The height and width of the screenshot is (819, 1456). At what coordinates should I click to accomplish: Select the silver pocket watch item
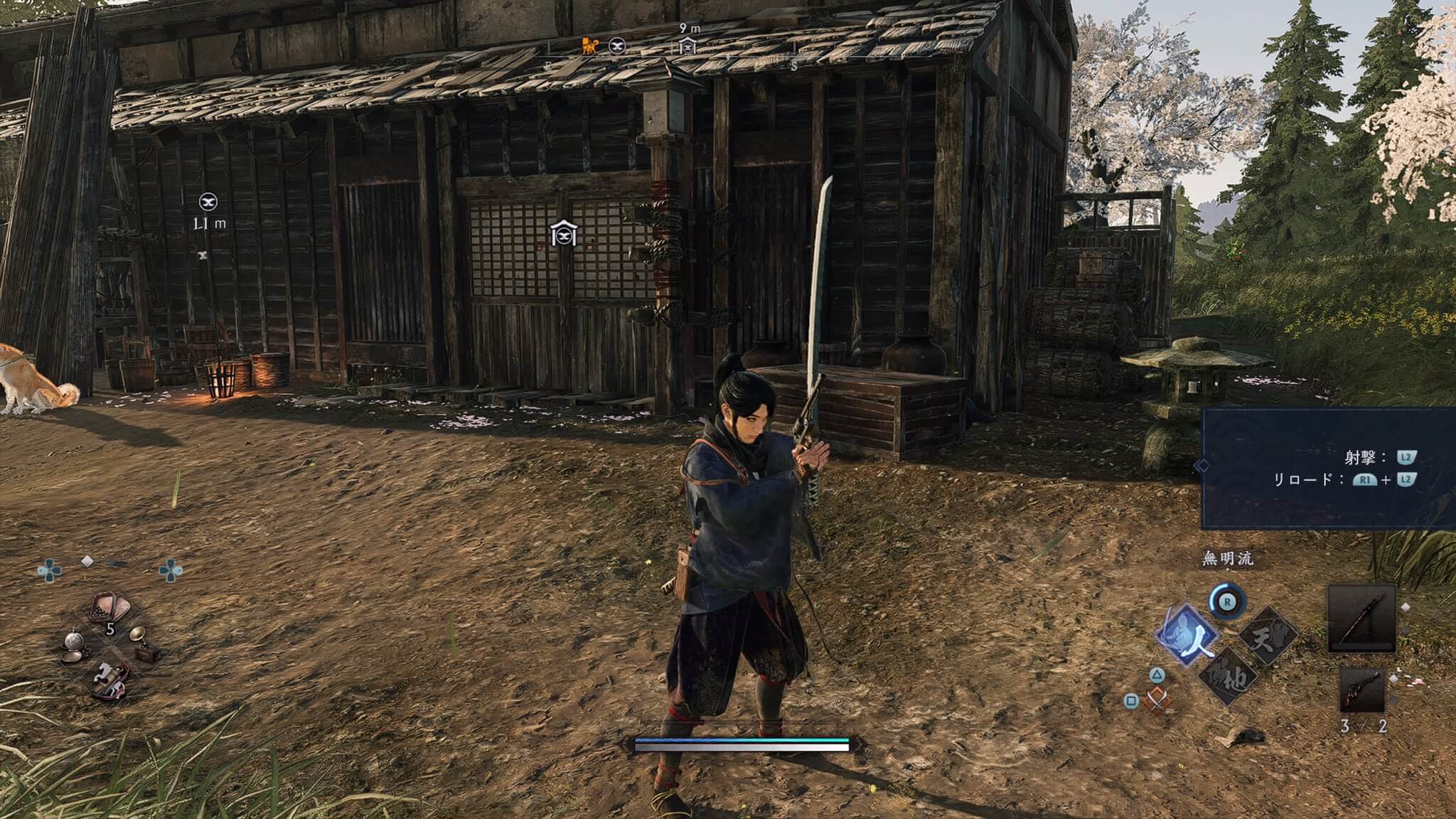tap(75, 646)
